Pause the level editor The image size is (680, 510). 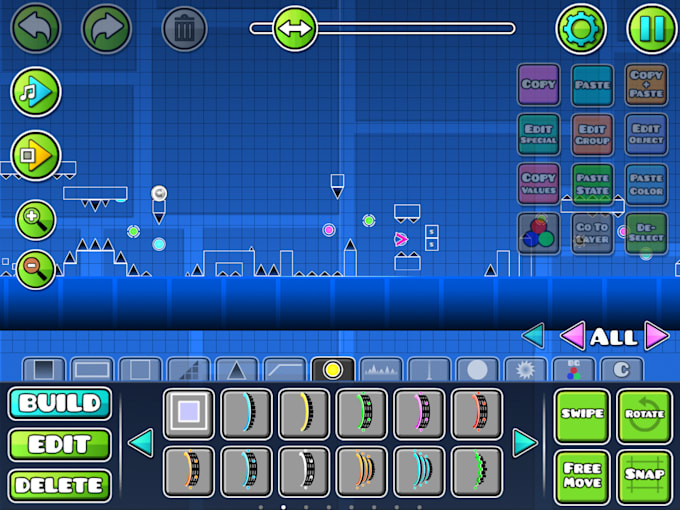point(651,28)
